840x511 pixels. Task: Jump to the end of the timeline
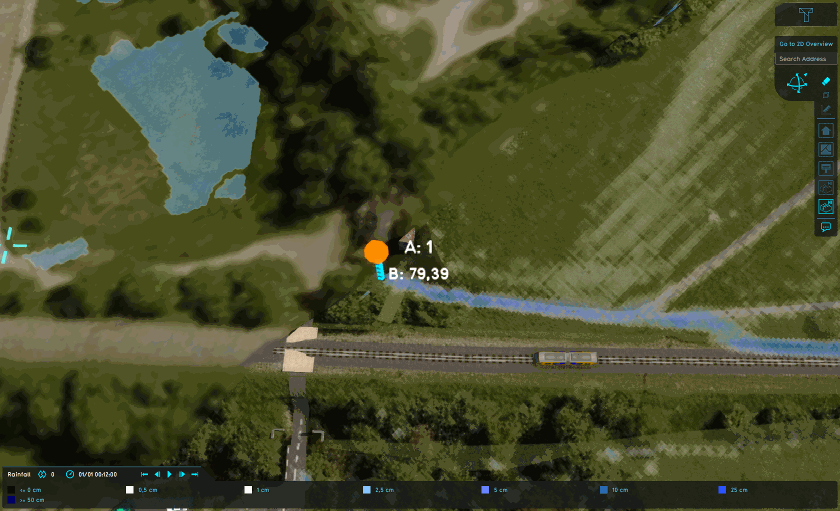[x=193, y=474]
